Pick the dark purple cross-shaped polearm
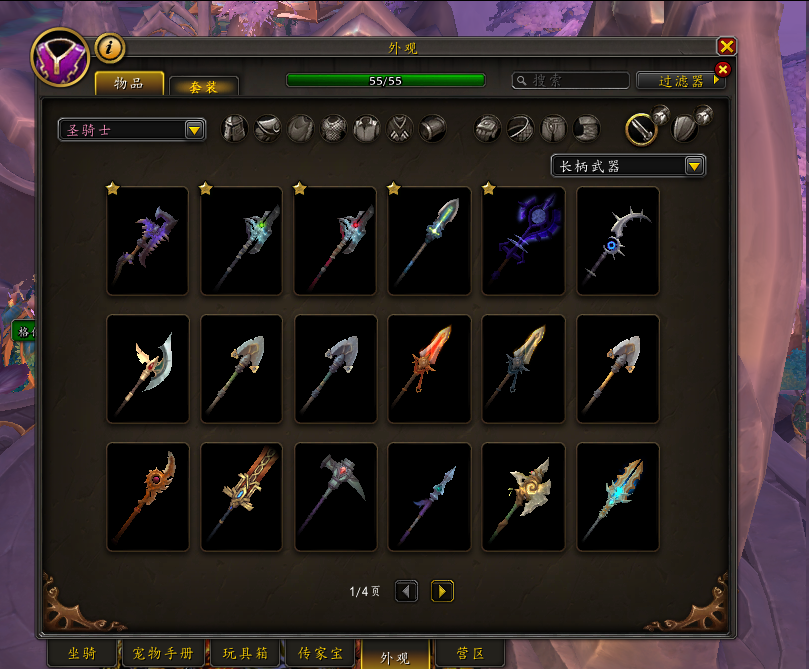809x669 pixels. pos(523,241)
